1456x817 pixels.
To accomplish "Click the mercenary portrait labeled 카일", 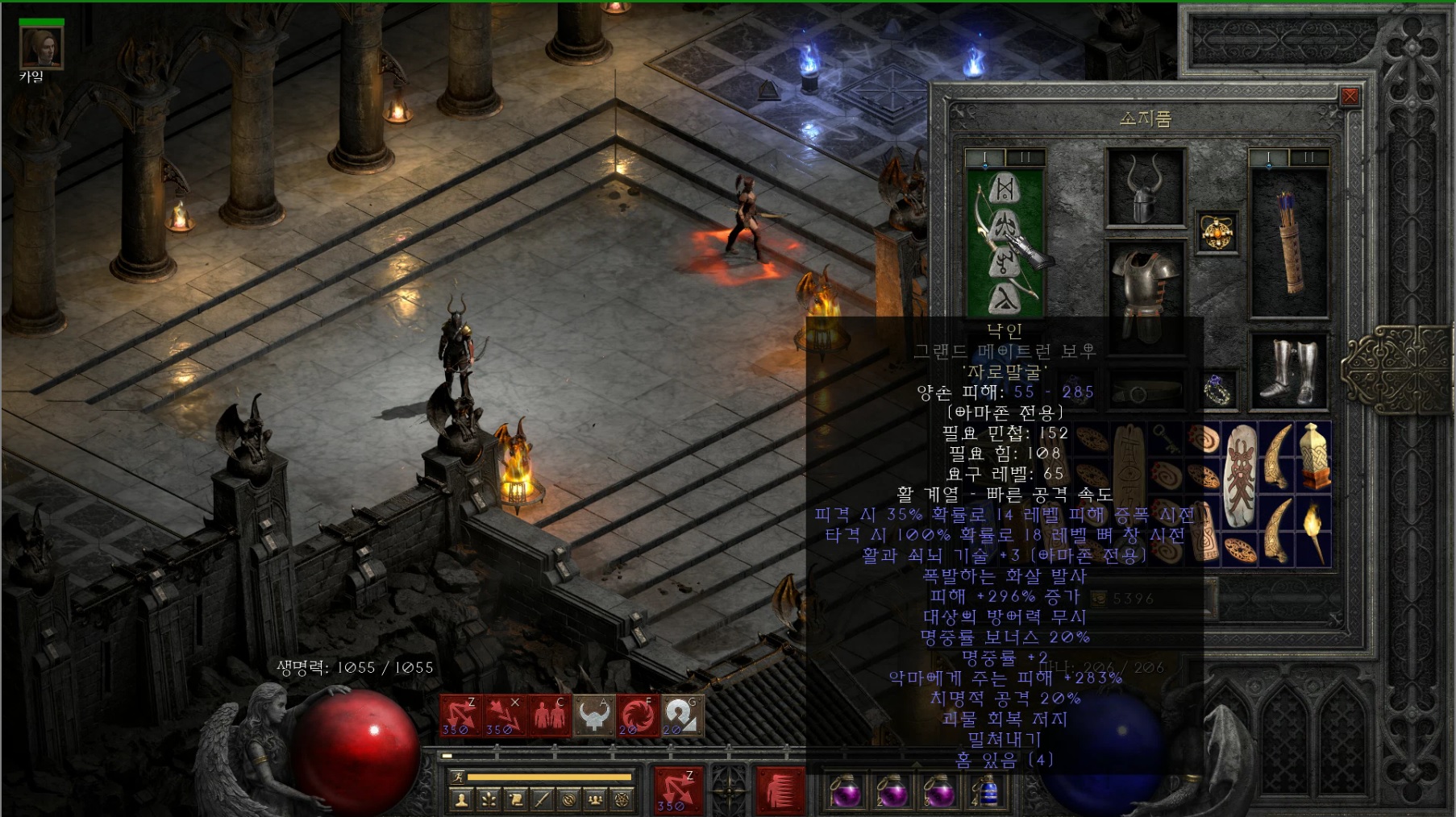I will [41, 47].
